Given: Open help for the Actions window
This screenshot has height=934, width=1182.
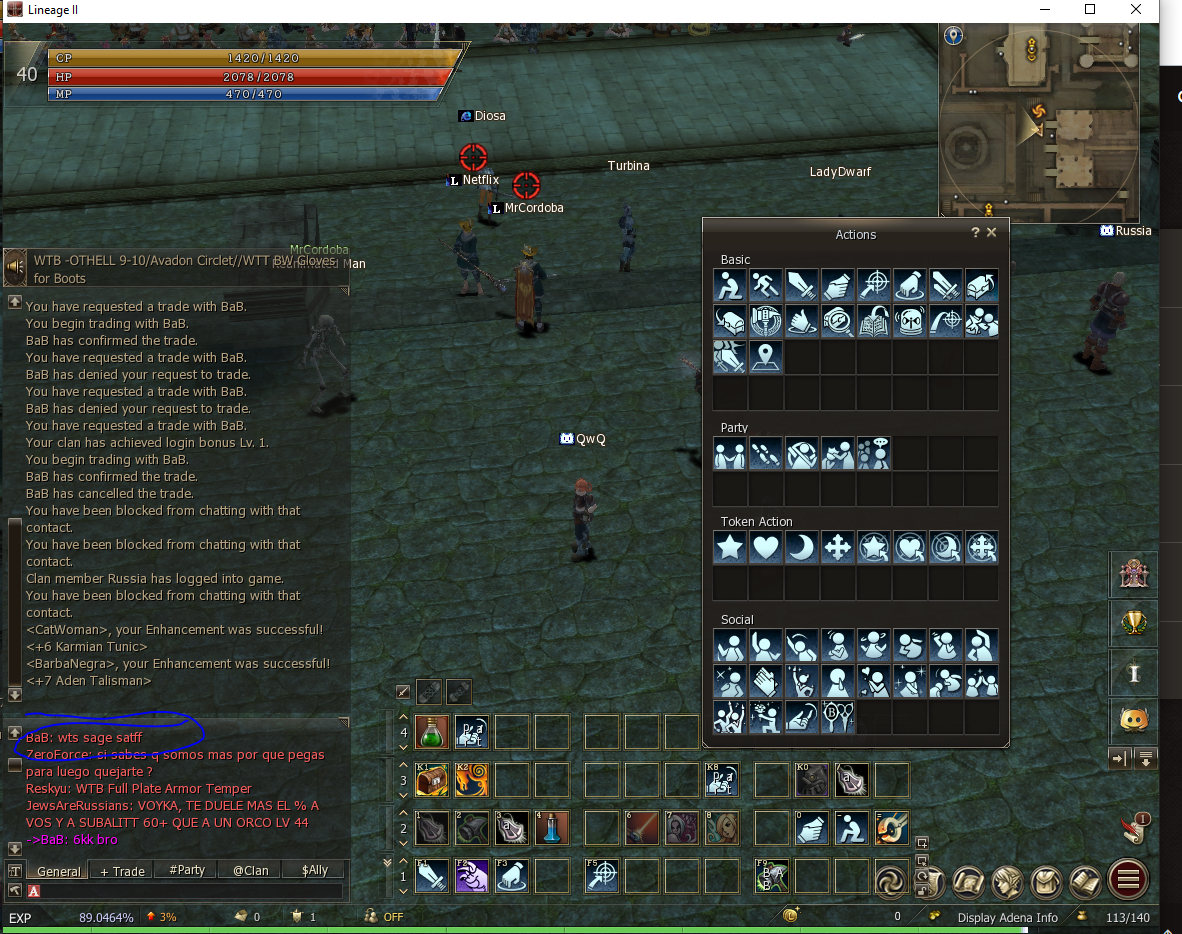Looking at the screenshot, I should tap(975, 232).
